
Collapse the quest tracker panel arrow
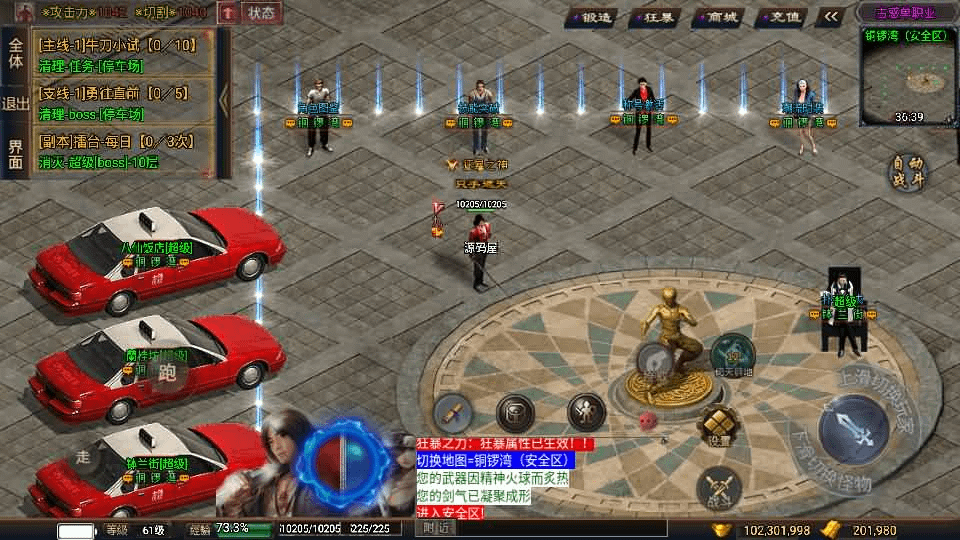(224, 100)
